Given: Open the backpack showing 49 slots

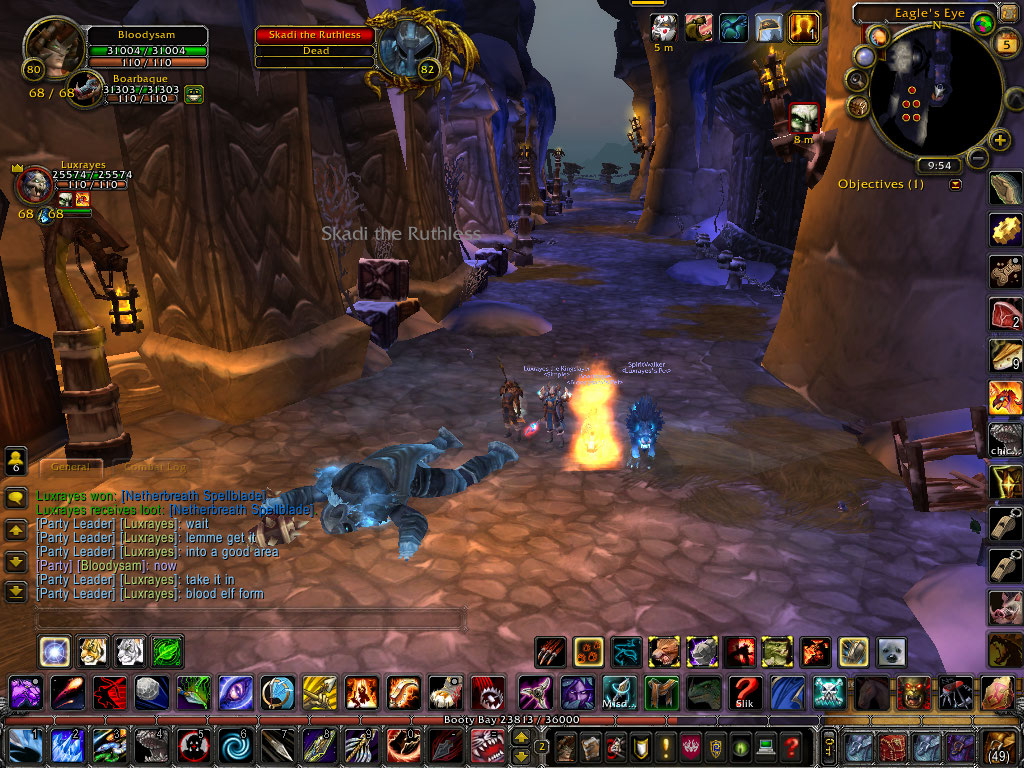Looking at the screenshot, I should pyautogui.click(x=1000, y=747).
